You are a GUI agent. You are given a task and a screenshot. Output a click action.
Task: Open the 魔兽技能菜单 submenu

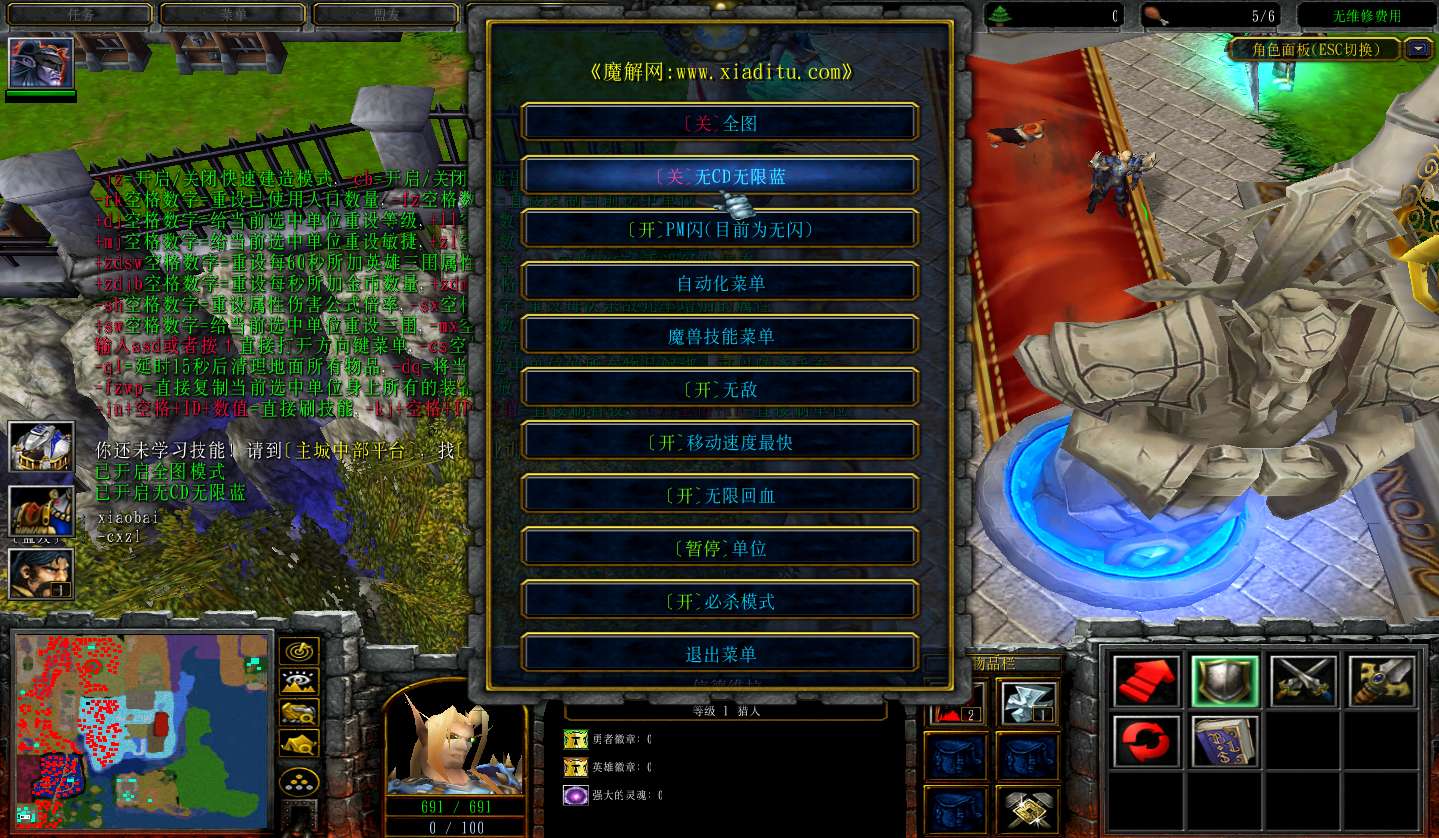(x=719, y=336)
